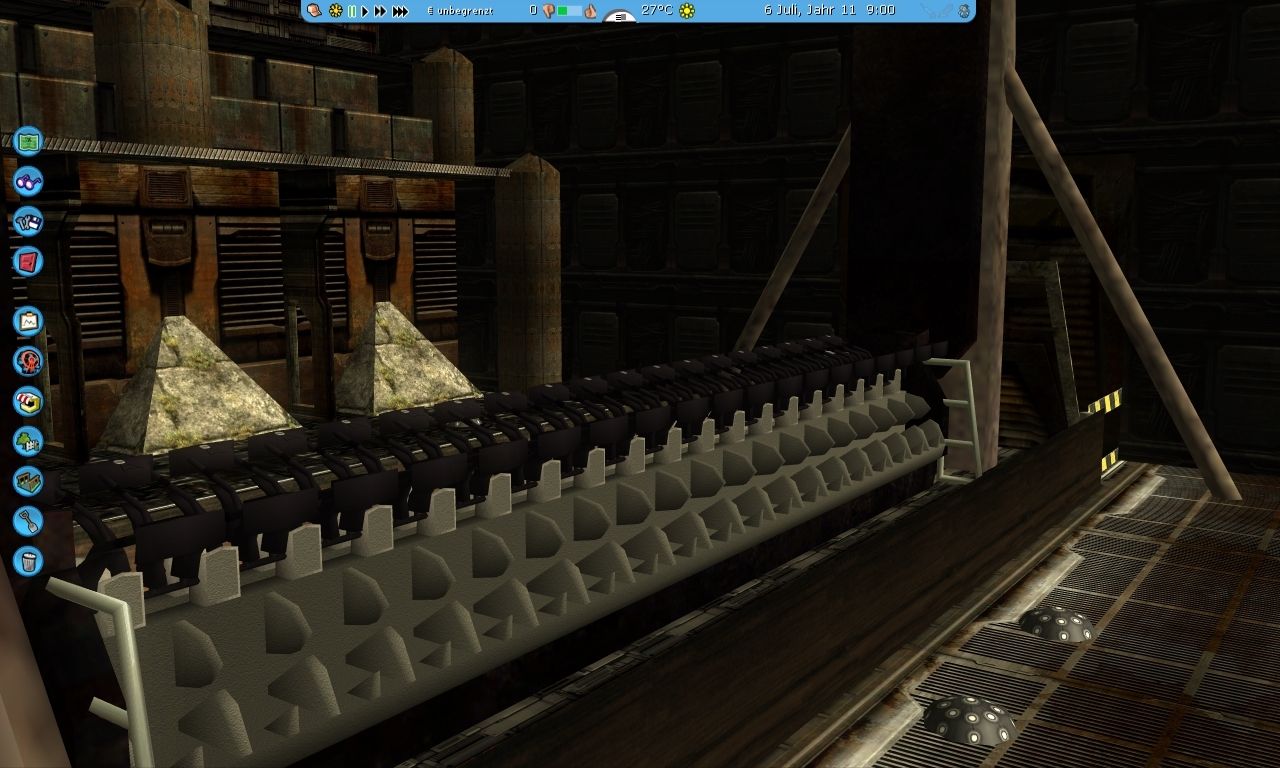Viewport: 1280px width, 768px height.
Task: Open the glasses view options
Action: [28, 182]
